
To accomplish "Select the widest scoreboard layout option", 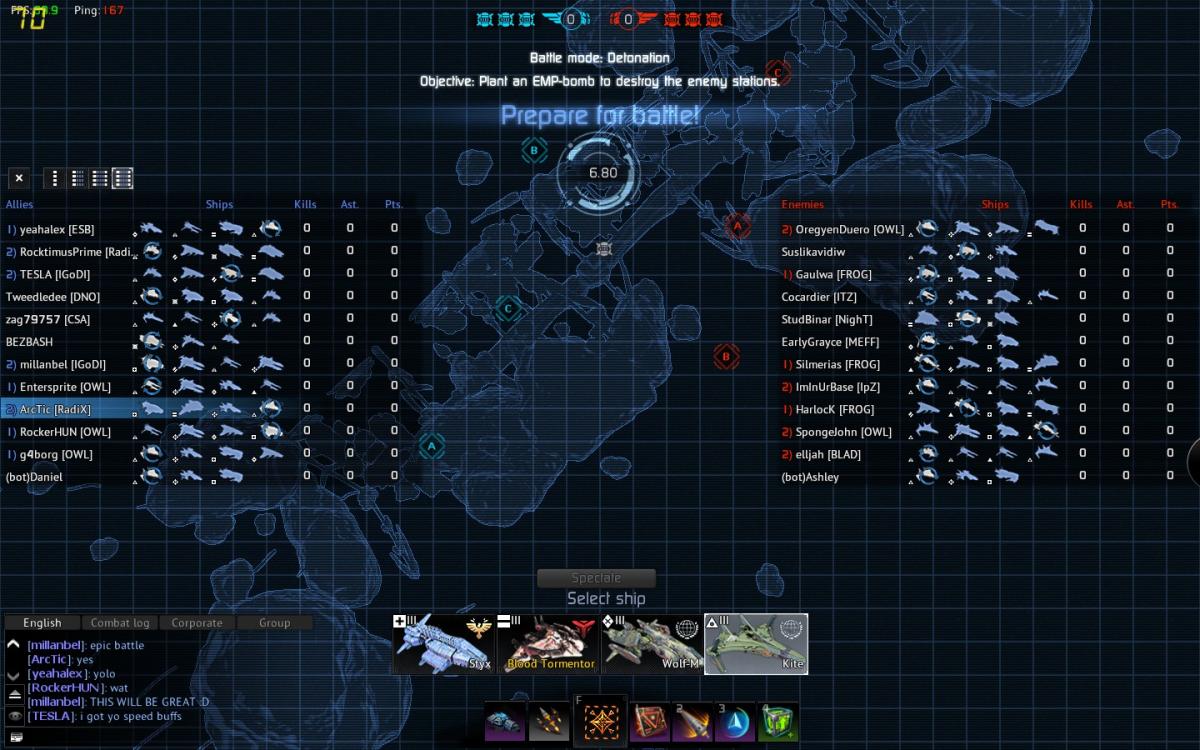I will pos(122,179).
